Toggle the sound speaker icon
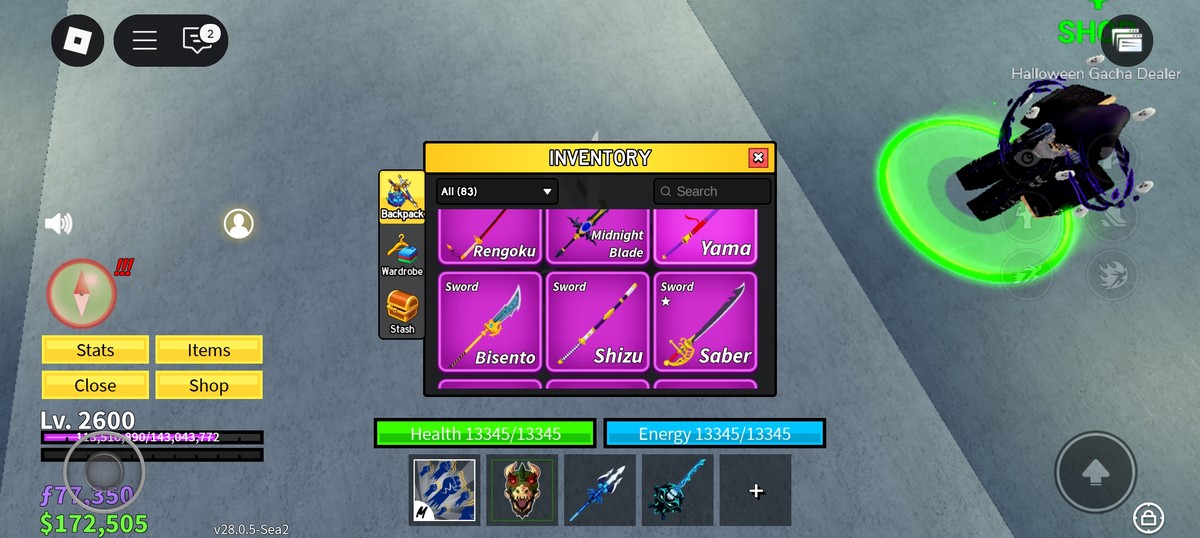Viewport: 1200px width, 538px height. (58, 223)
